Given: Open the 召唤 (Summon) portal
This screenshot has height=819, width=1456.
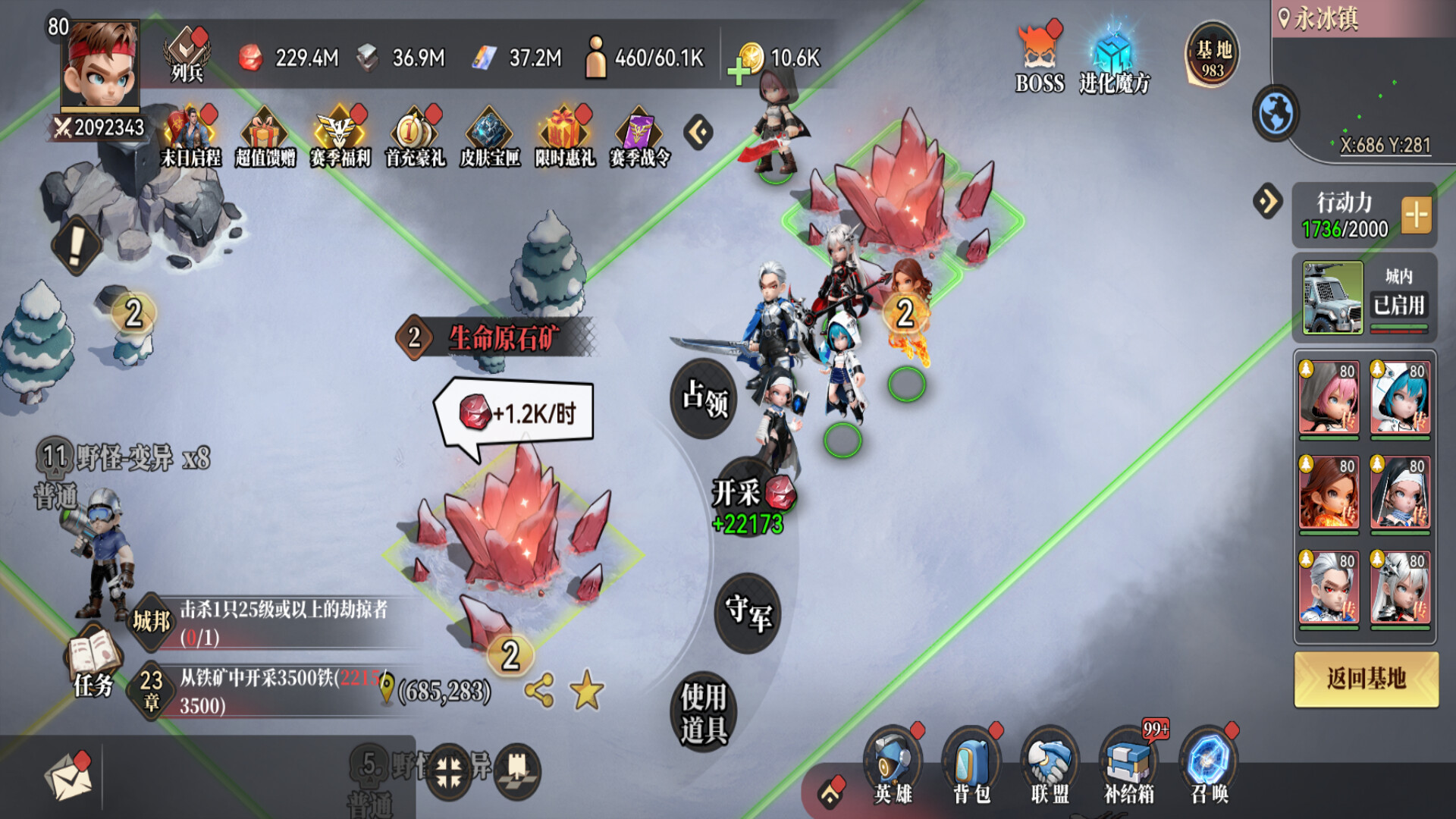Looking at the screenshot, I should 1209,766.
